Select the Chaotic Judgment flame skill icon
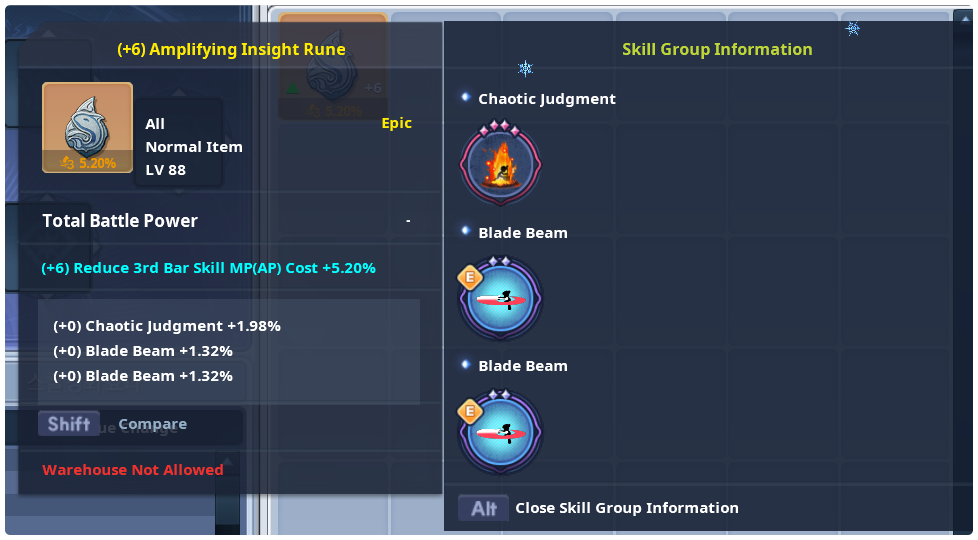Screen dimensions: 978x540 point(500,164)
